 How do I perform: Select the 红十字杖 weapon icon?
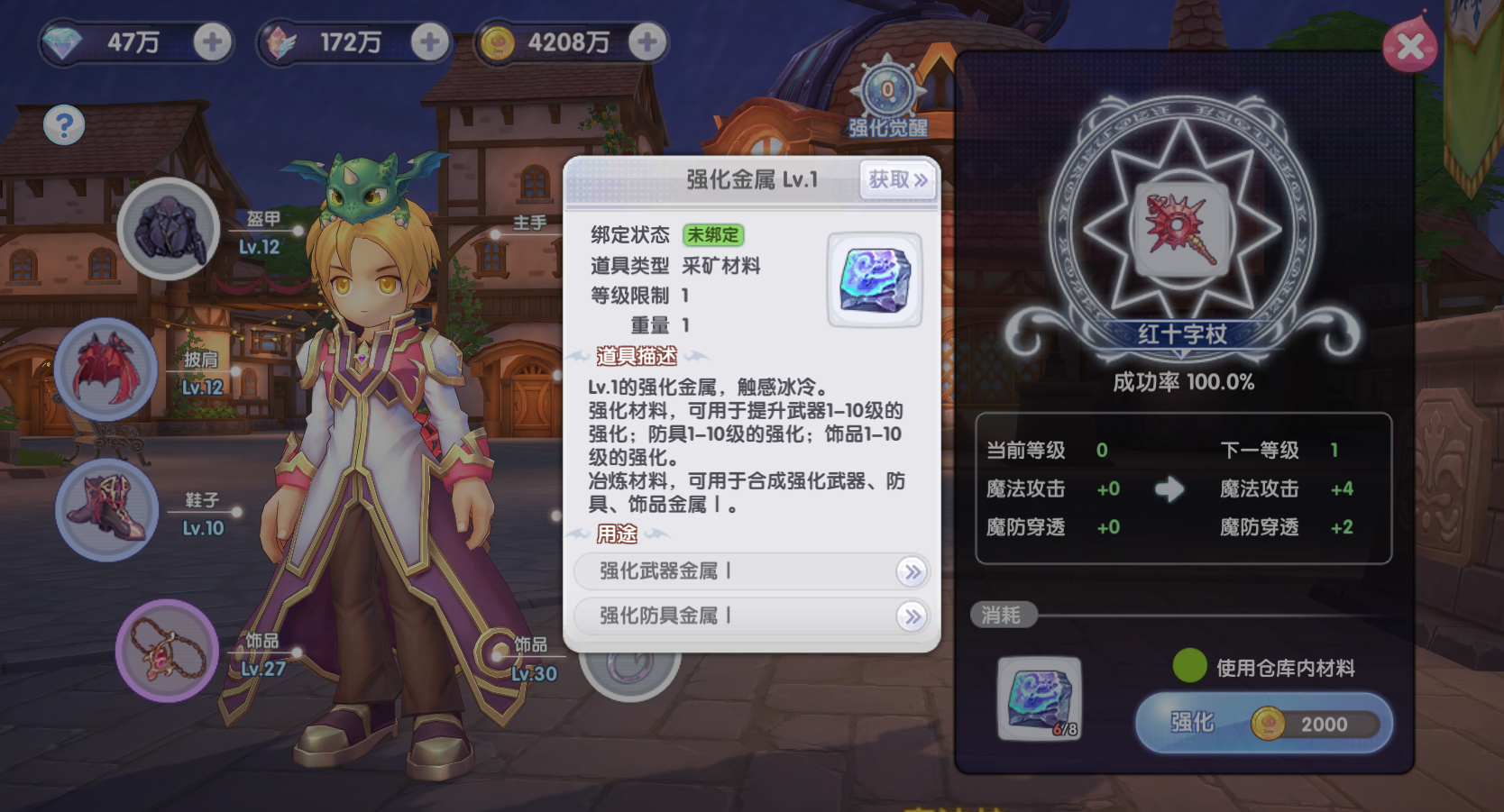[1181, 229]
